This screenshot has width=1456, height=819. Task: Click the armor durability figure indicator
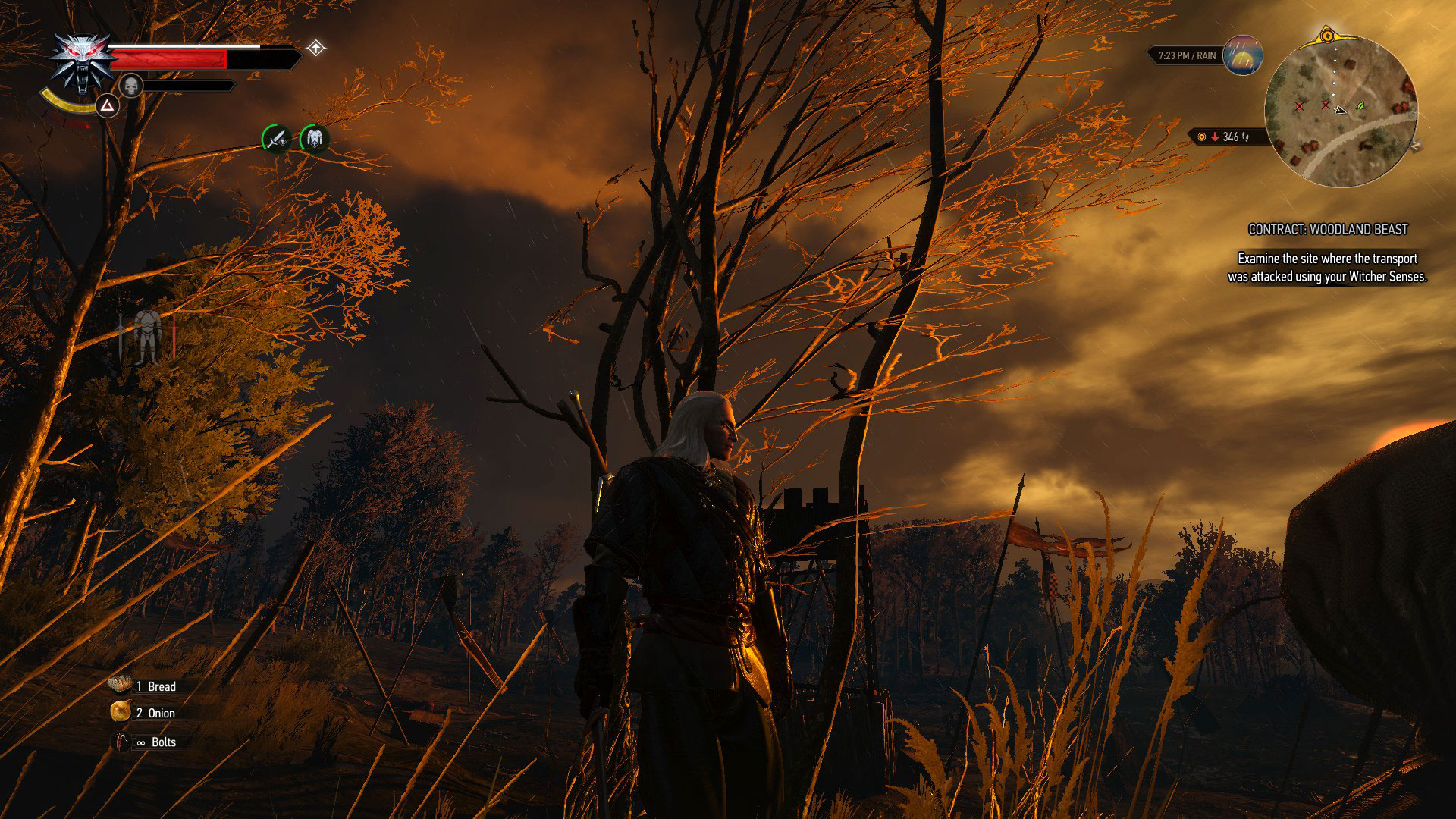146,336
